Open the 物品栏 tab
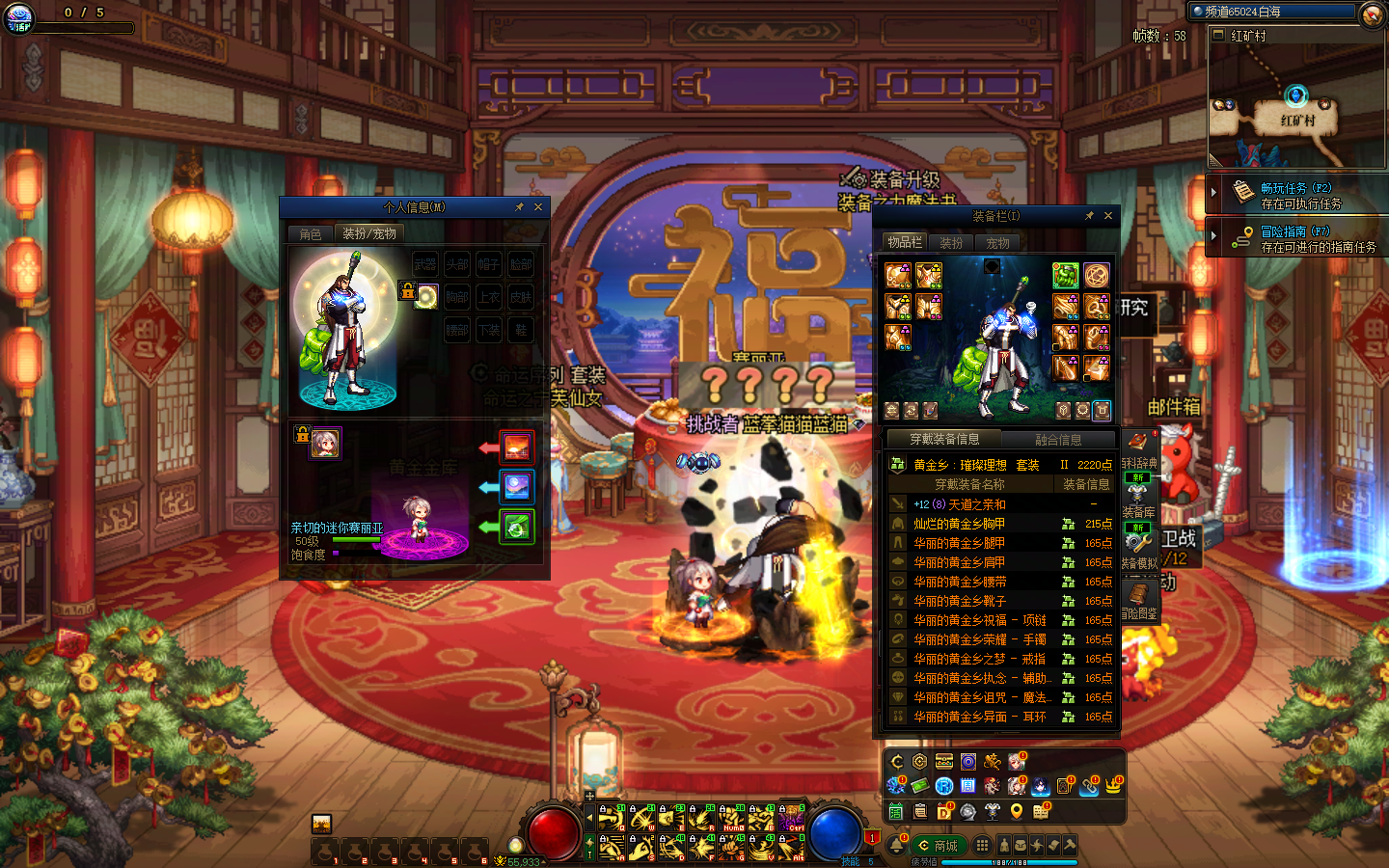Viewport: 1389px width, 868px height. tap(905, 243)
